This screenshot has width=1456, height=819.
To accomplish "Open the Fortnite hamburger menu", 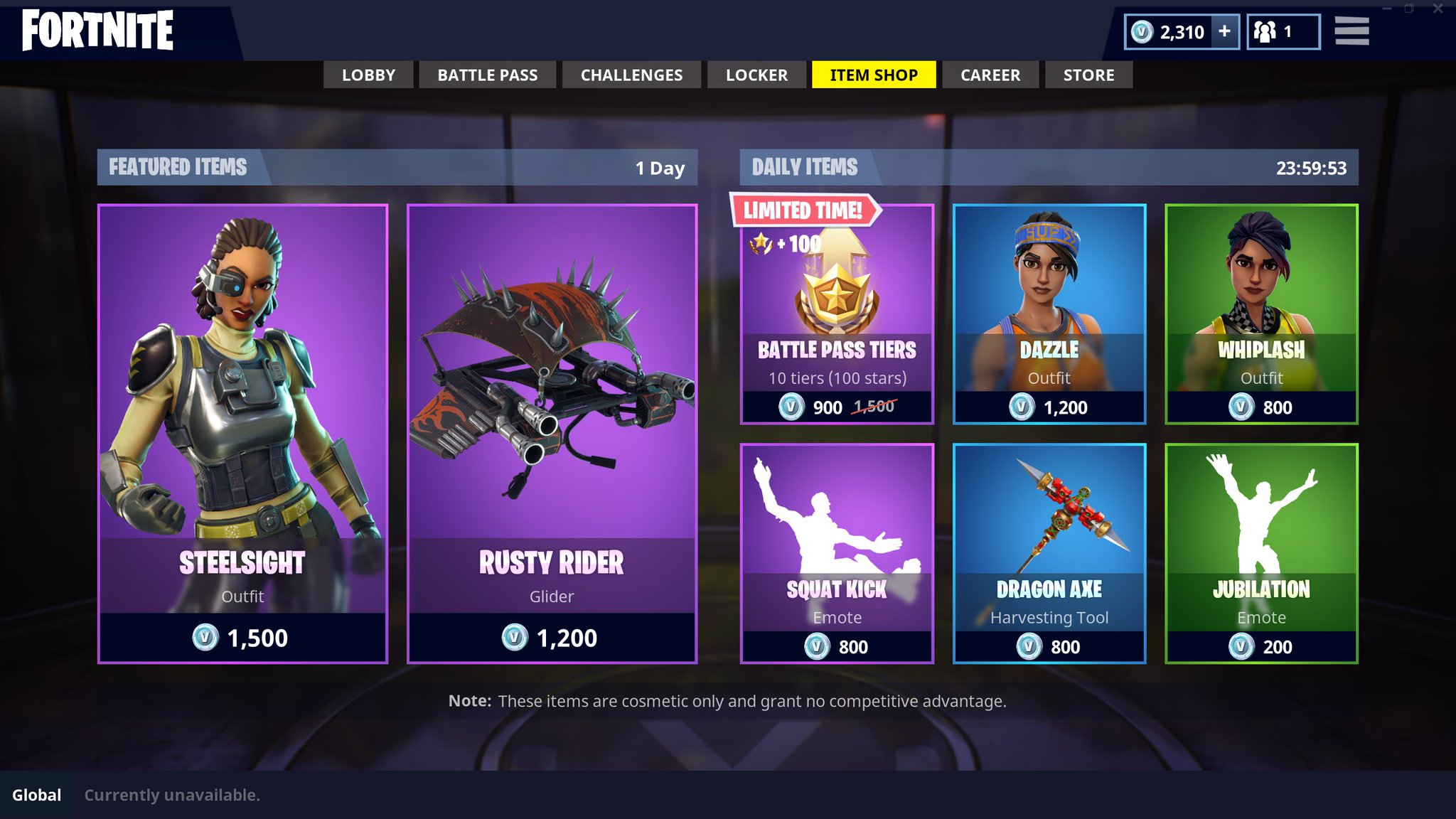I will point(1352,31).
